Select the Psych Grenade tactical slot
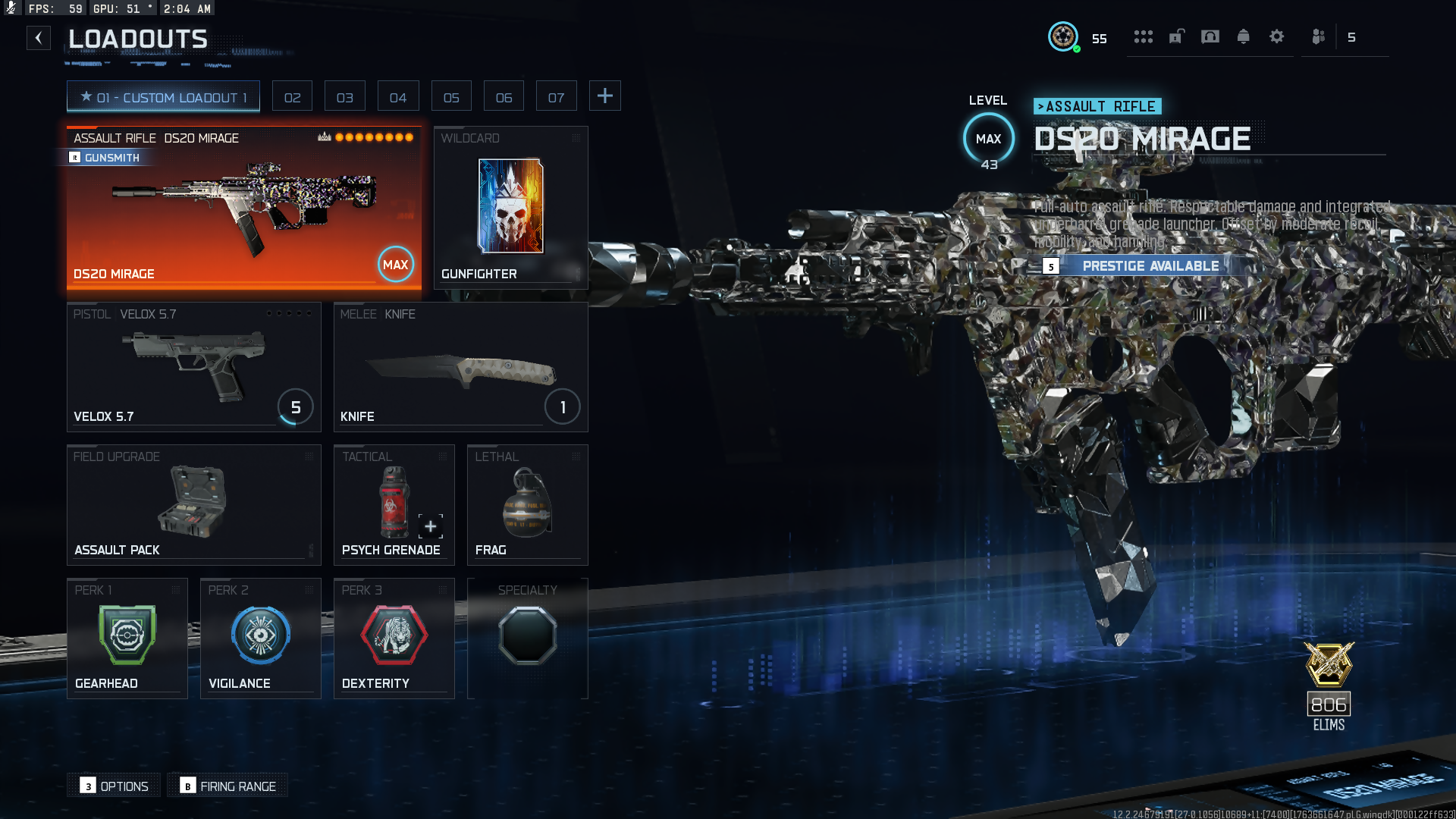The width and height of the screenshot is (1456, 819). point(394,505)
